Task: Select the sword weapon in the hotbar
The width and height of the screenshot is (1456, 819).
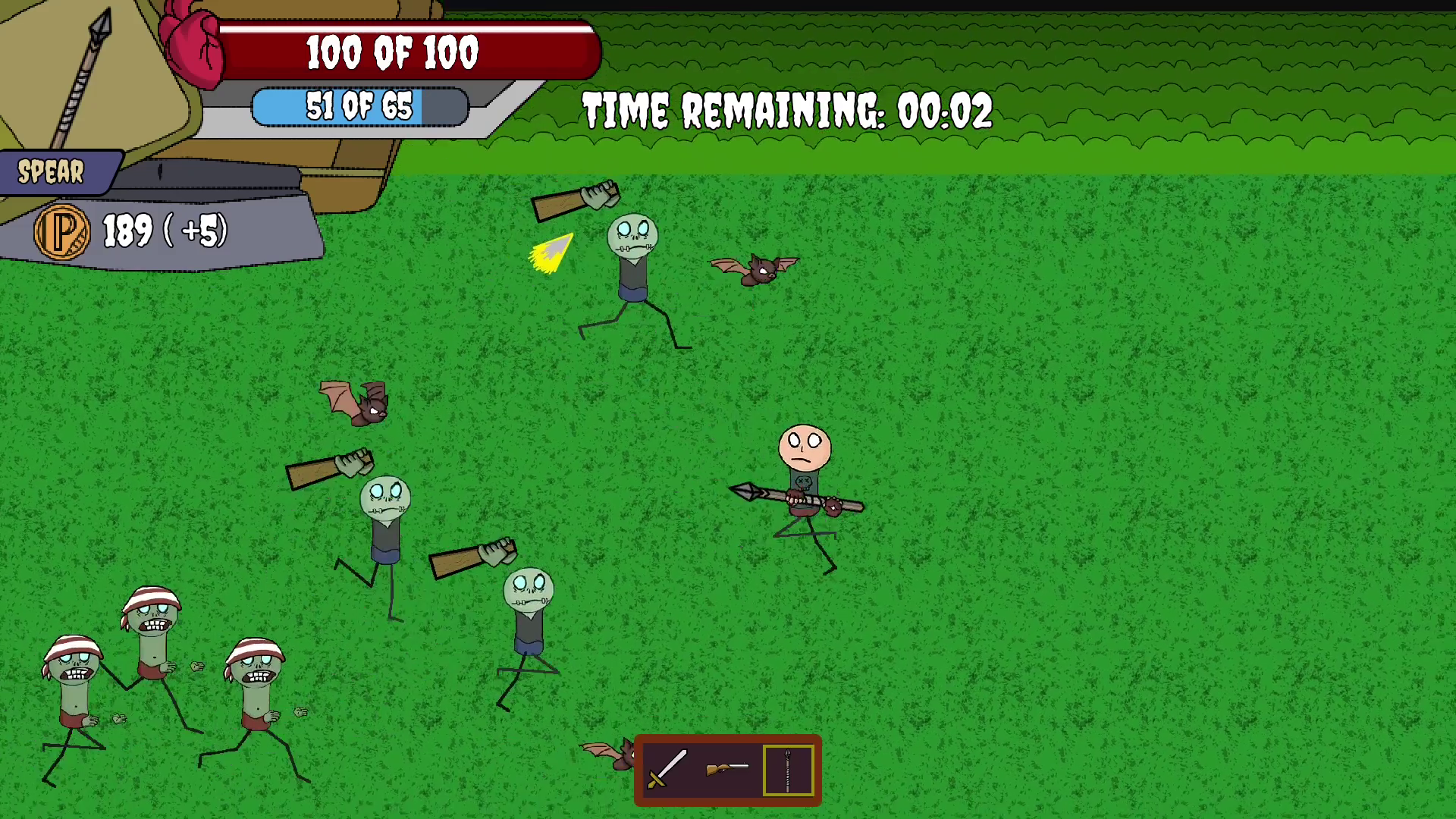Action: pos(667,770)
